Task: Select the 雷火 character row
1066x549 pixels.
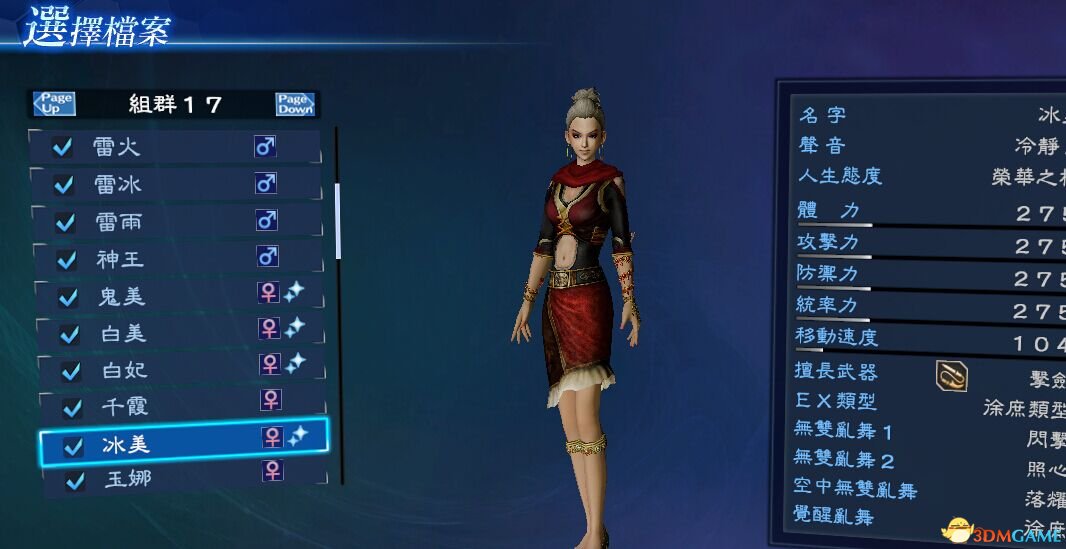Action: click(176, 147)
